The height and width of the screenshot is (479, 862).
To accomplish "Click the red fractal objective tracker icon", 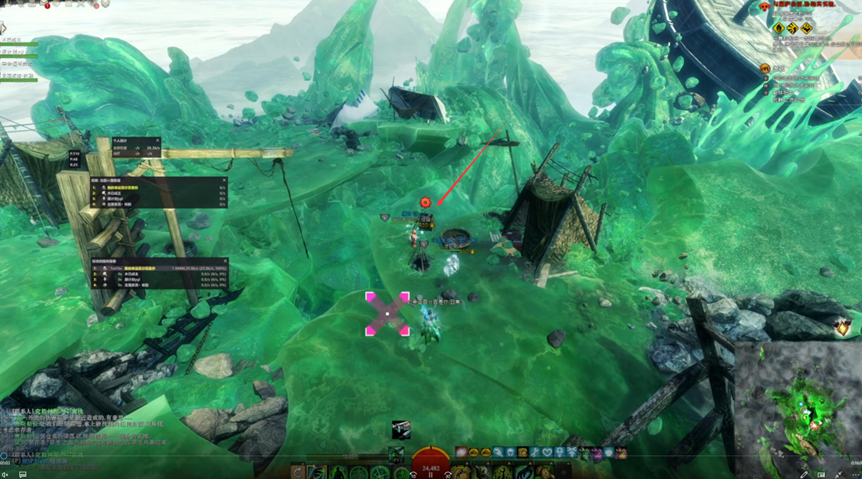I will click(x=765, y=6).
